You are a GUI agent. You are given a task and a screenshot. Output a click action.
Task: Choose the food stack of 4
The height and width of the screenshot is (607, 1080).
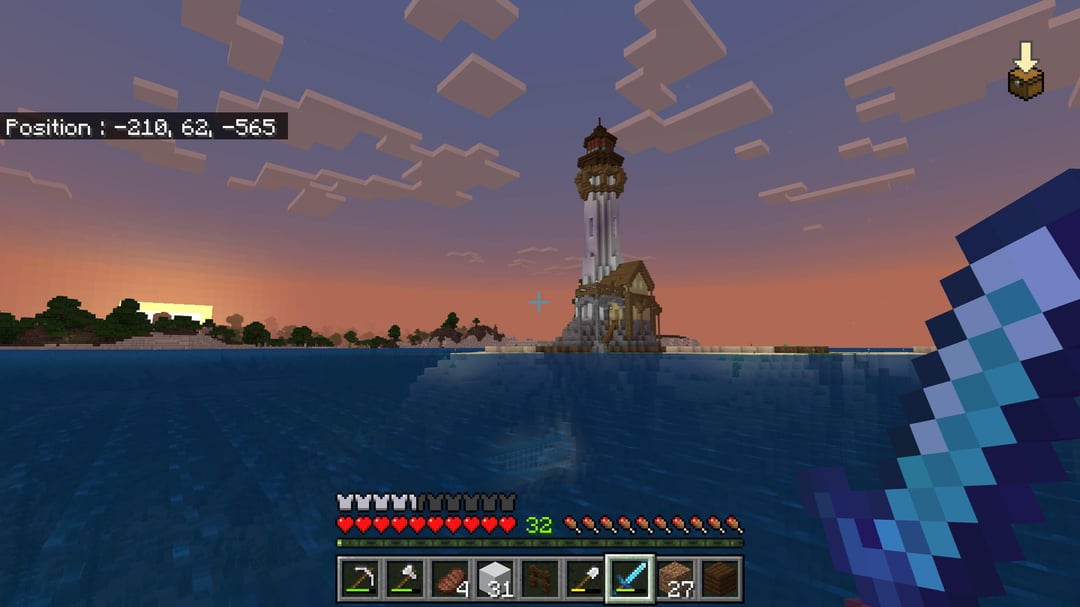pos(448,579)
